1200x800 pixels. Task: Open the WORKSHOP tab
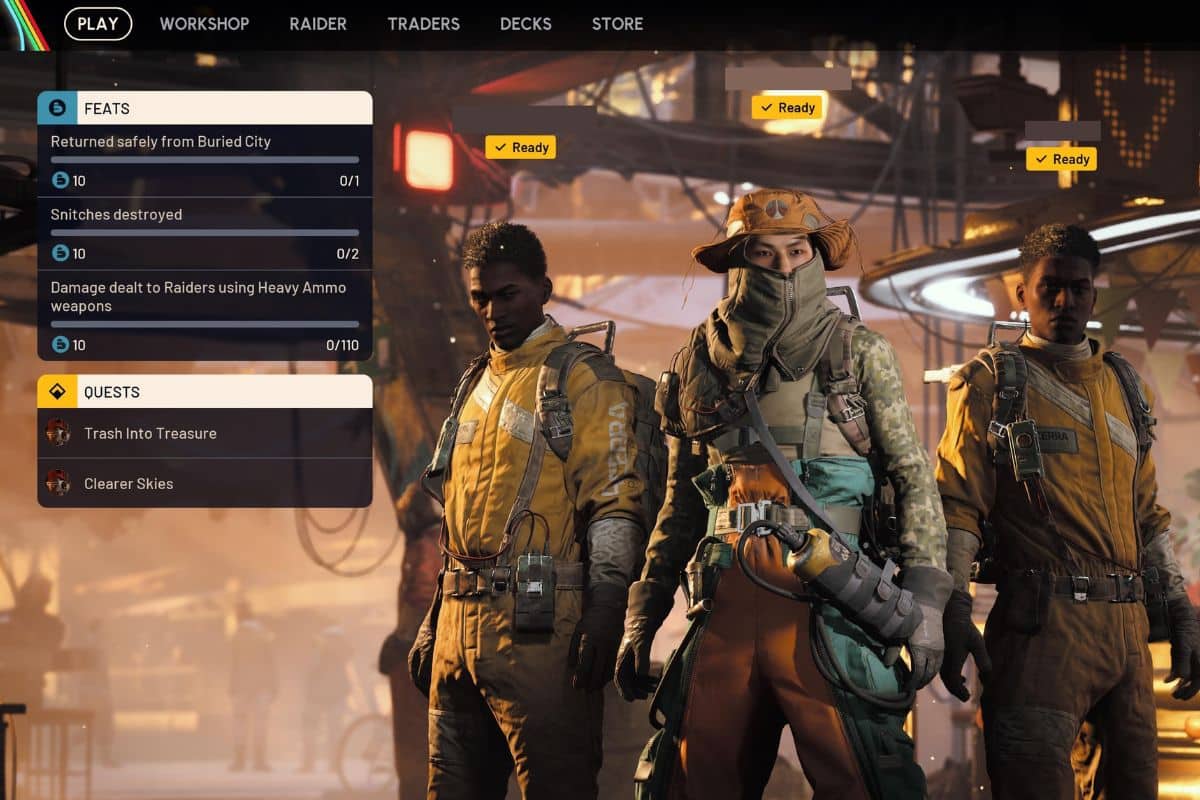click(204, 24)
